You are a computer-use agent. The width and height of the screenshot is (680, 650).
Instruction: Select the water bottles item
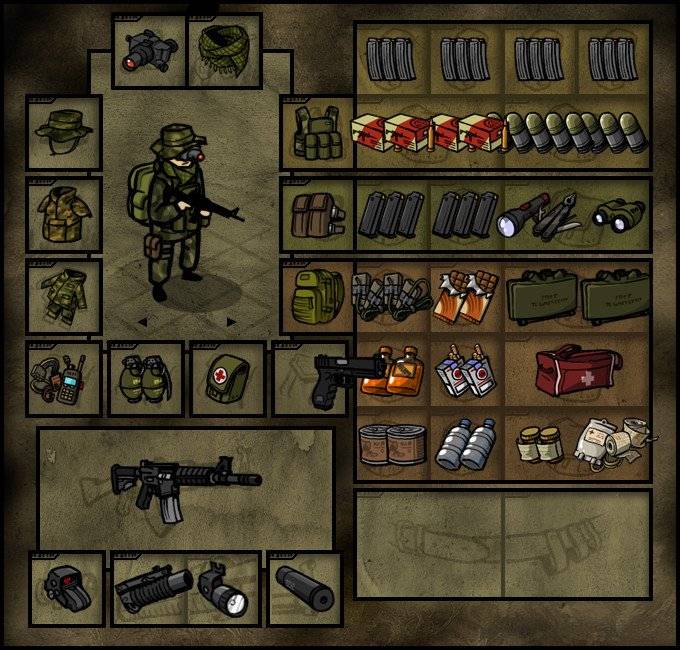(467, 443)
